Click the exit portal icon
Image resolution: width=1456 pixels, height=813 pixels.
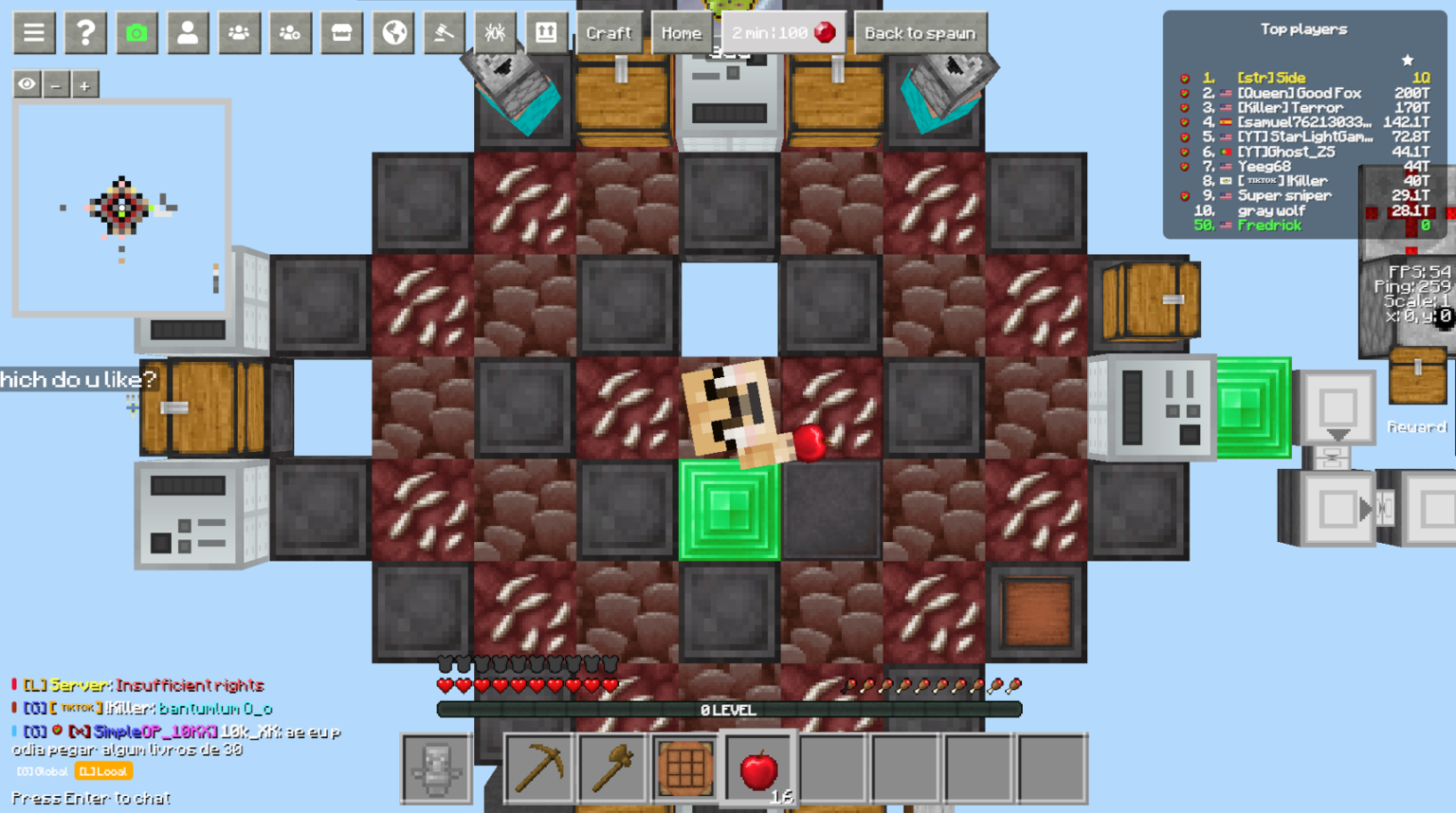coord(547,32)
